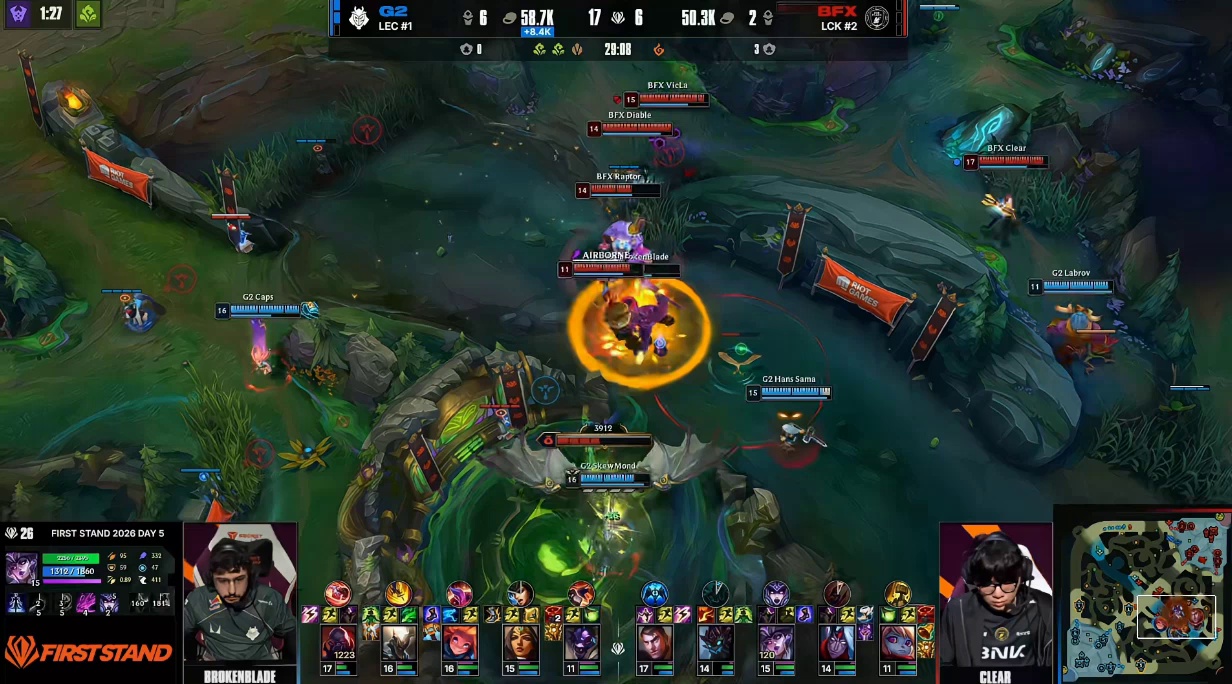The height and width of the screenshot is (684, 1232).
Task: Open the Brokenblade player camera feed
Action: pos(240,596)
